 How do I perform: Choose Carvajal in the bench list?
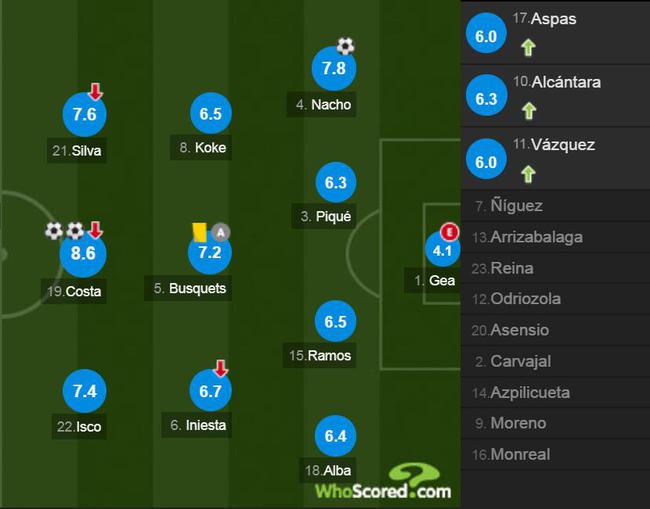pyautogui.click(x=555, y=361)
